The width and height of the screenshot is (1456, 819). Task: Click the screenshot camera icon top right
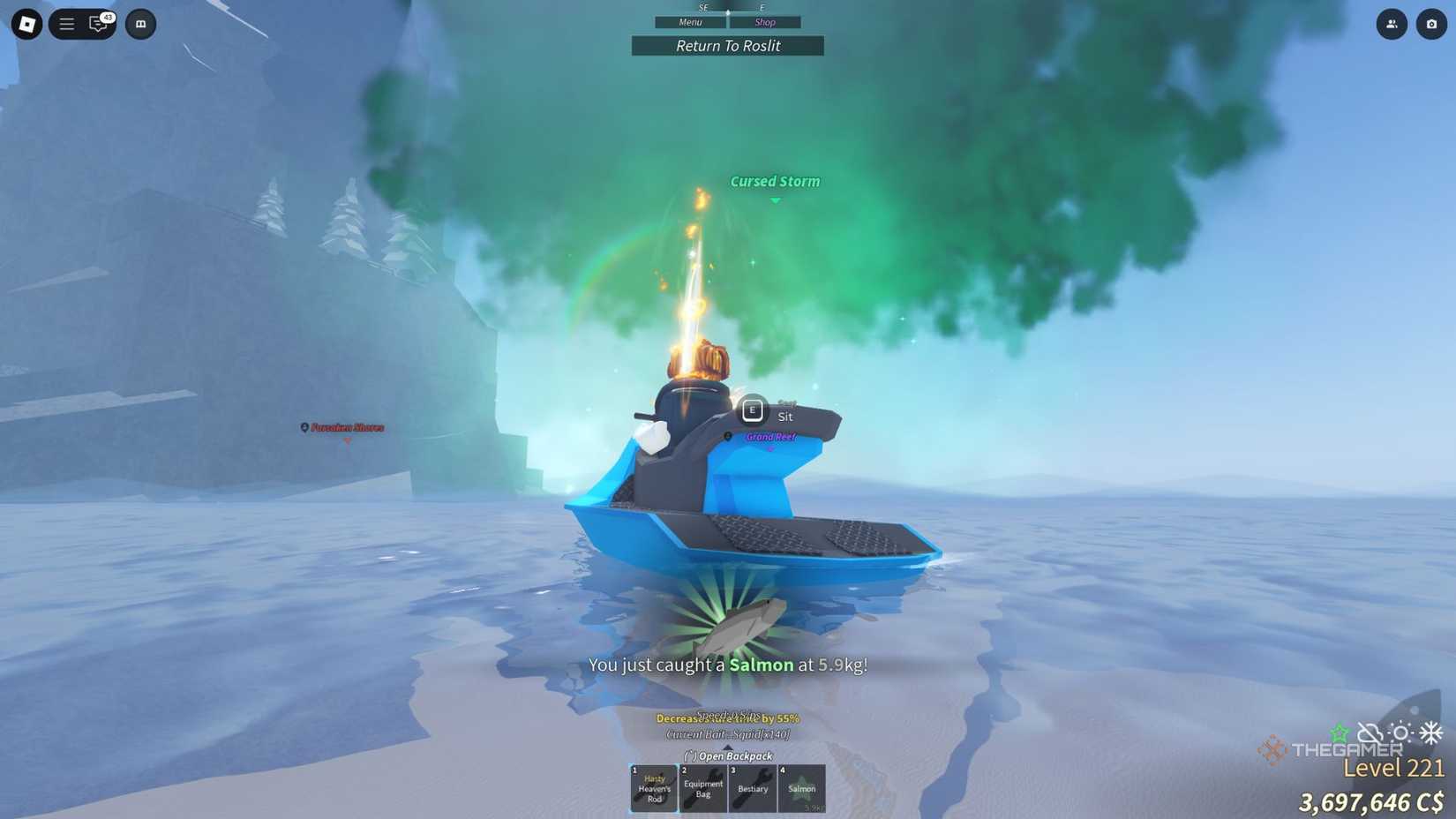coord(1431,25)
